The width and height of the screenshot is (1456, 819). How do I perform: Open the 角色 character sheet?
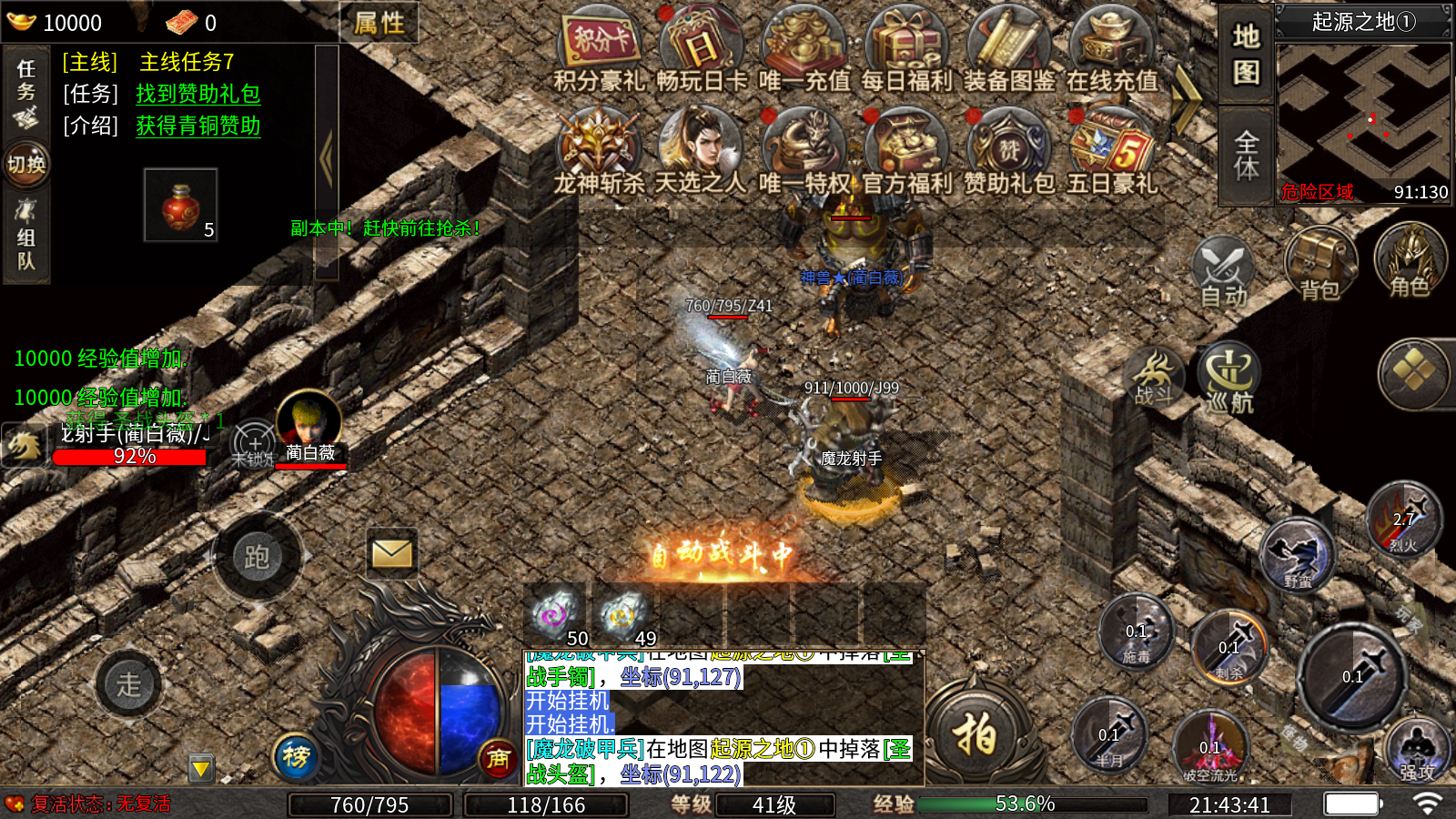click(x=1410, y=260)
